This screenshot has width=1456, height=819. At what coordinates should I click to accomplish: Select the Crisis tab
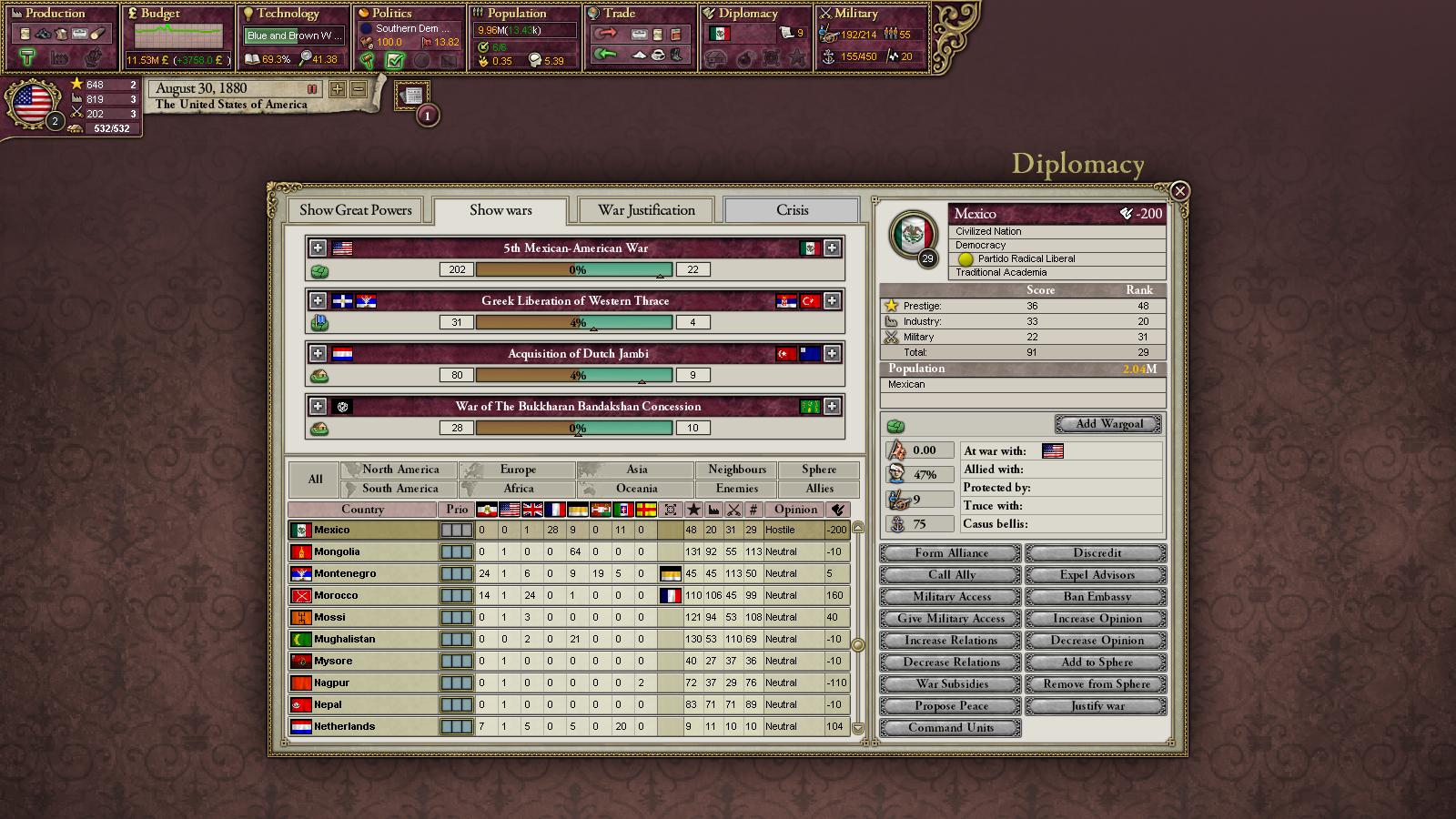(x=792, y=210)
